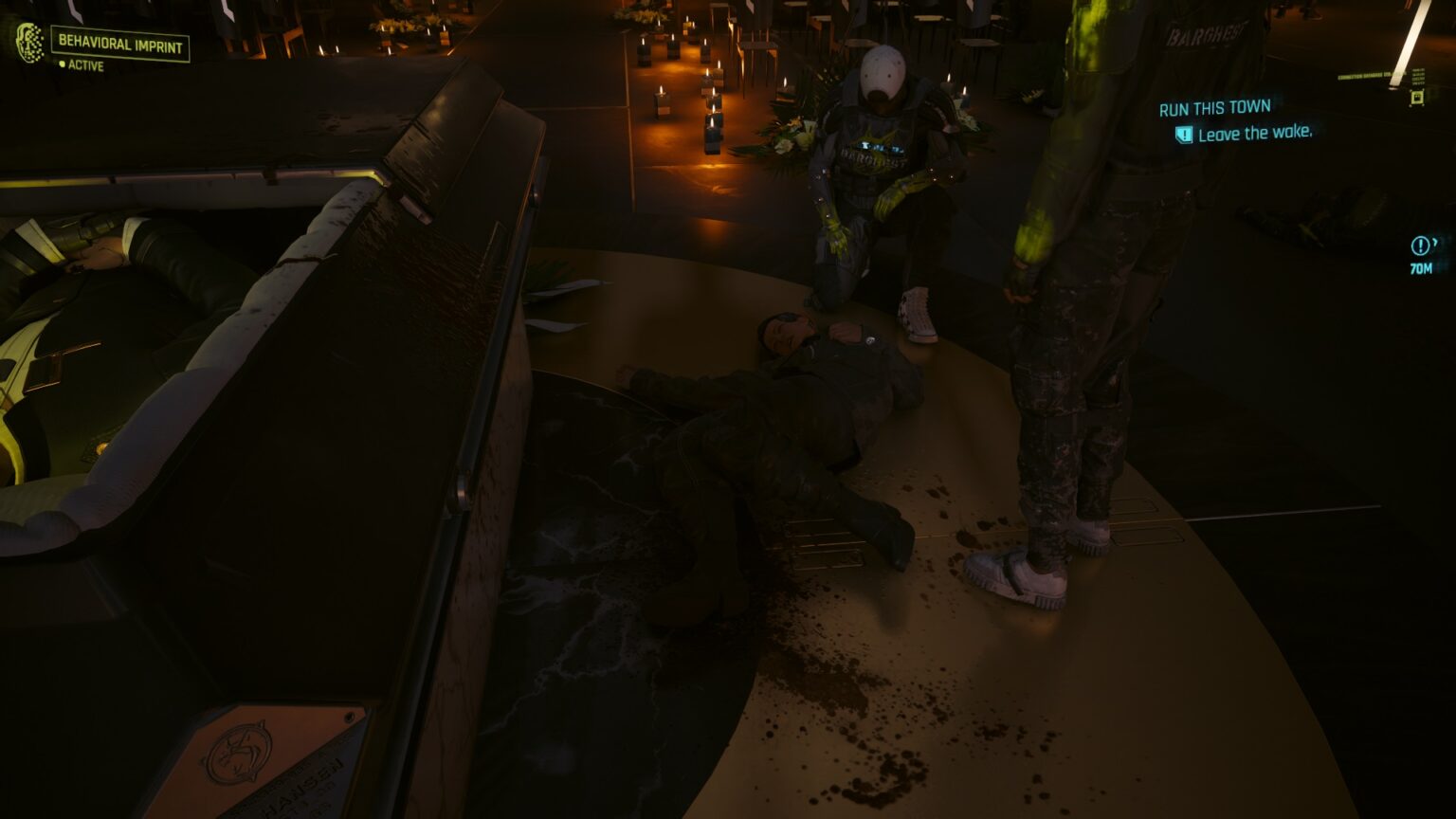Click the Leave the wake objective text
The image size is (1456, 819).
click(x=1258, y=134)
